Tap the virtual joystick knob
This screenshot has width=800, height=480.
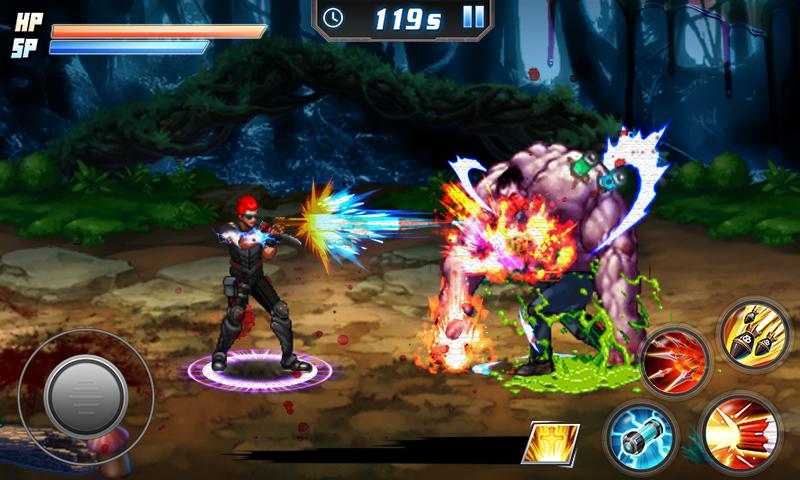tap(84, 386)
